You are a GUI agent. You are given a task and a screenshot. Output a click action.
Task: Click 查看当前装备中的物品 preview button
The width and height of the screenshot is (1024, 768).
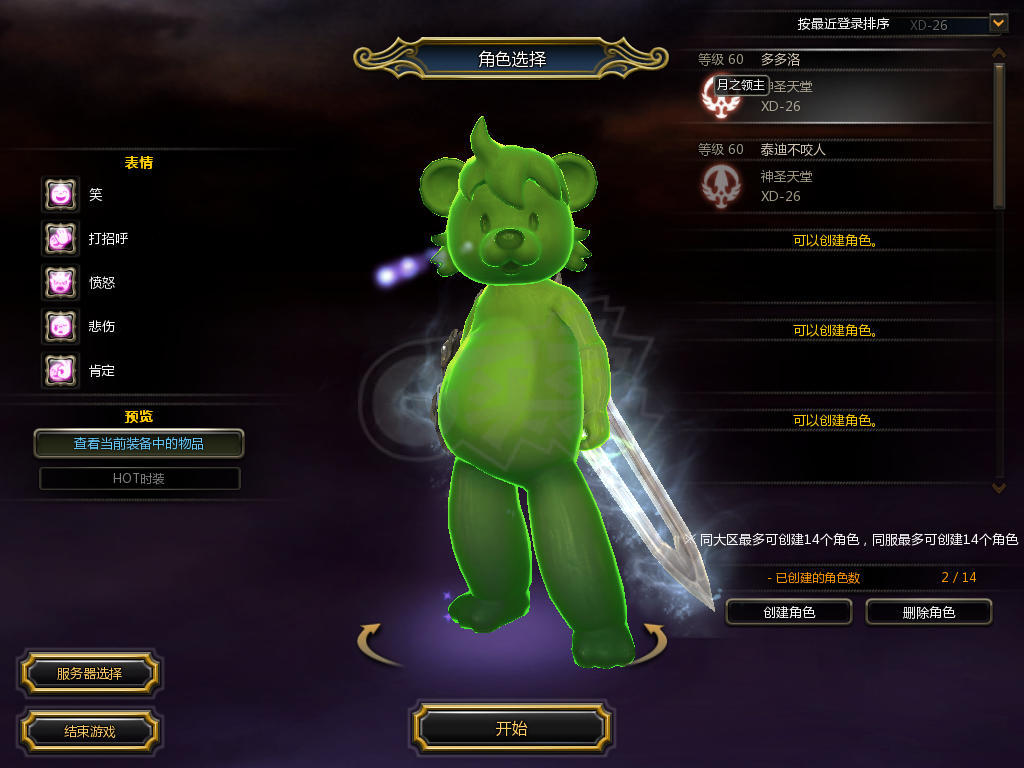139,443
